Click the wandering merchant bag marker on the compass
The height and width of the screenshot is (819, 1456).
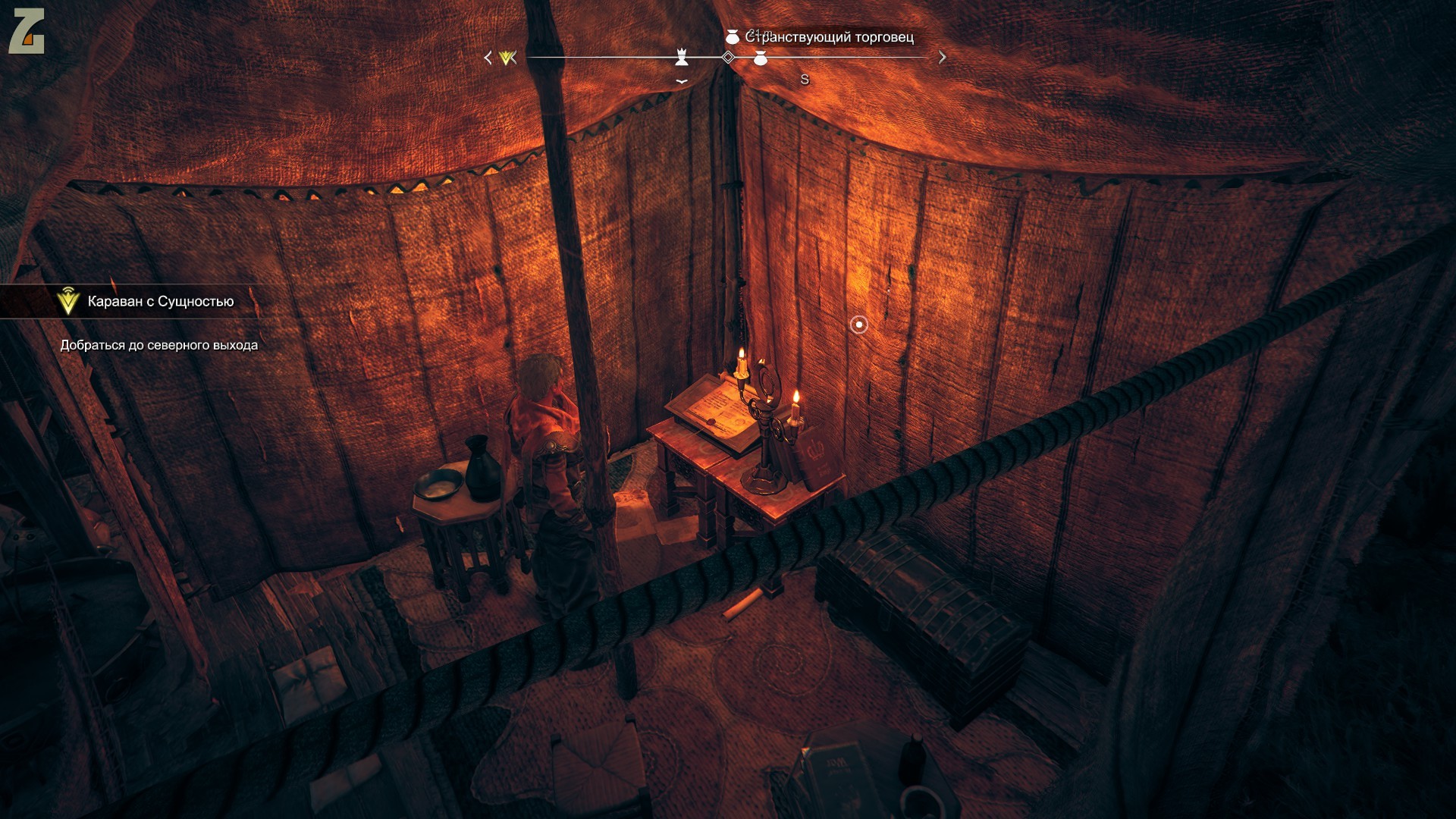[761, 58]
